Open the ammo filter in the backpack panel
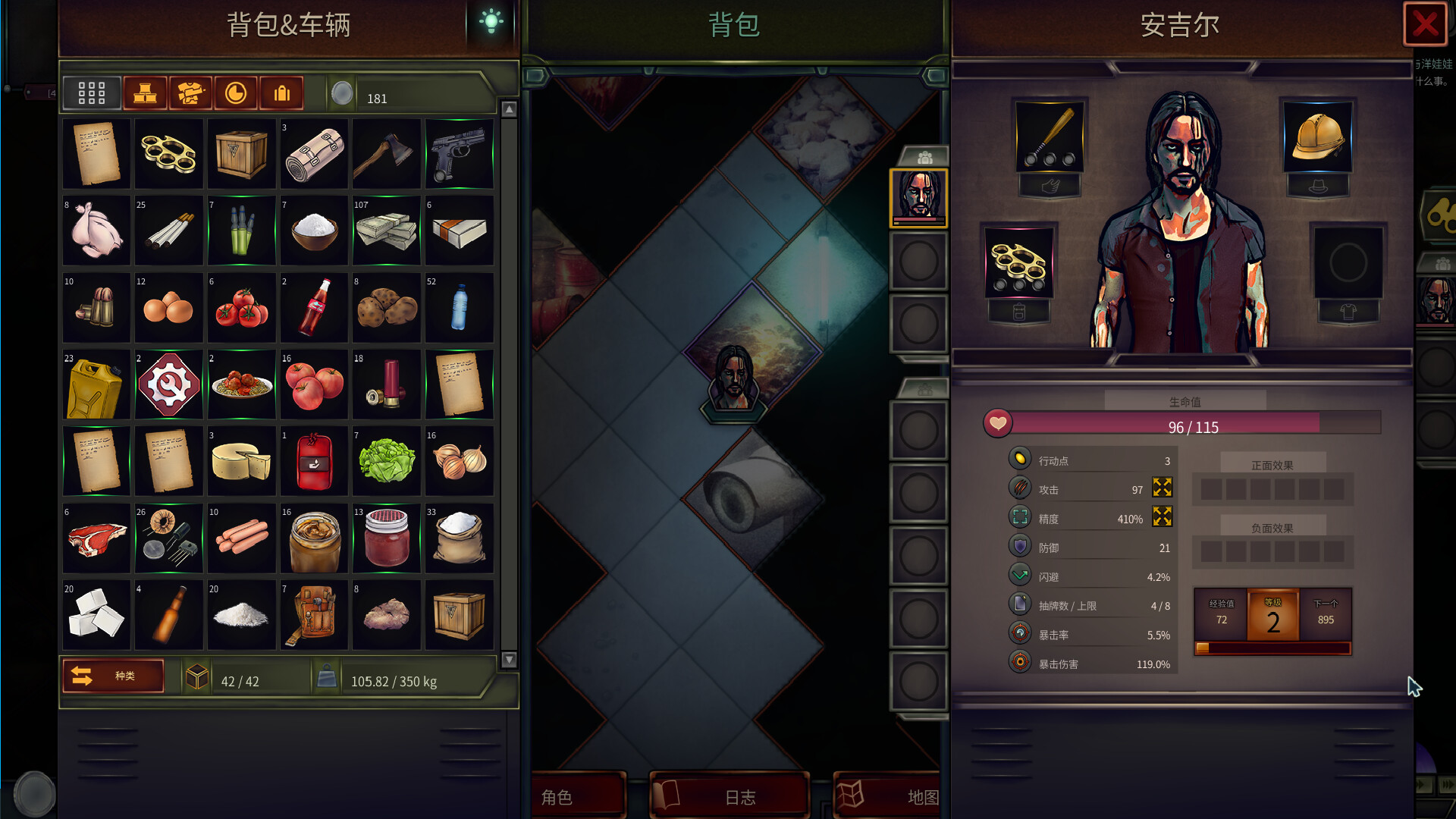Image resolution: width=1456 pixels, height=819 pixels. click(x=281, y=93)
